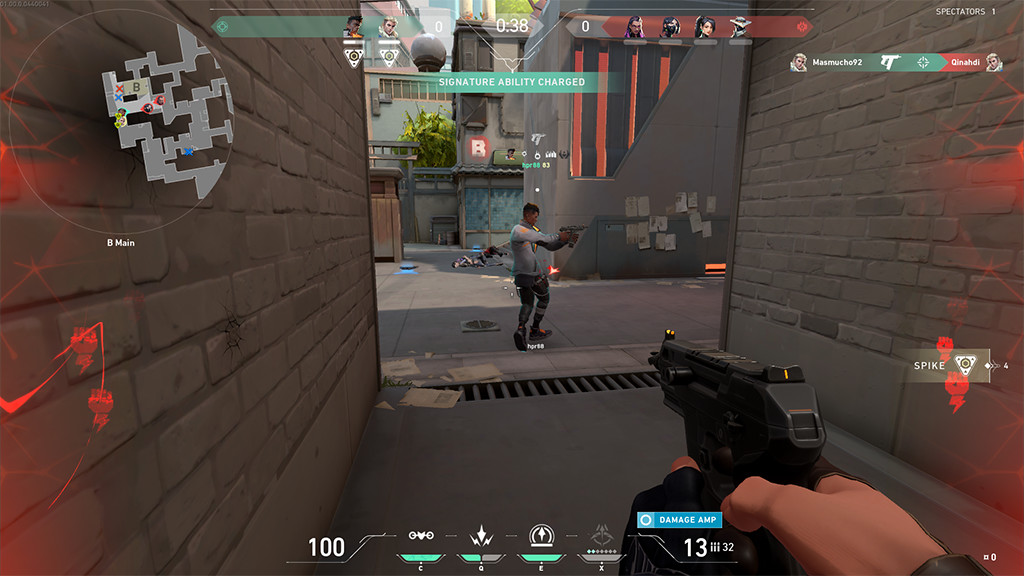Select the X ultimate ability icon
Viewport: 1024px width, 576px height.
click(x=602, y=534)
